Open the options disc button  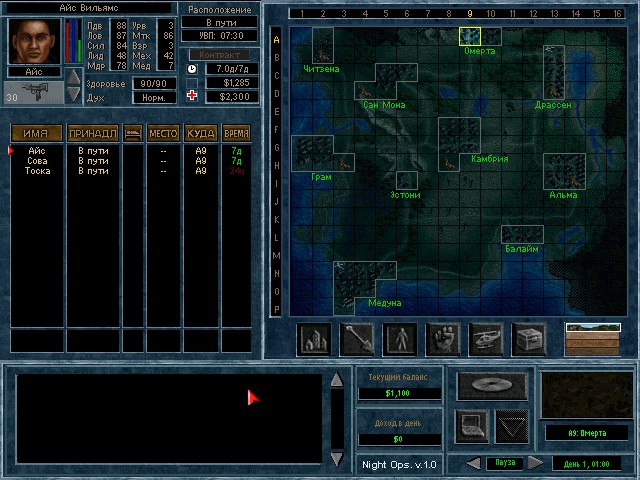486,386
